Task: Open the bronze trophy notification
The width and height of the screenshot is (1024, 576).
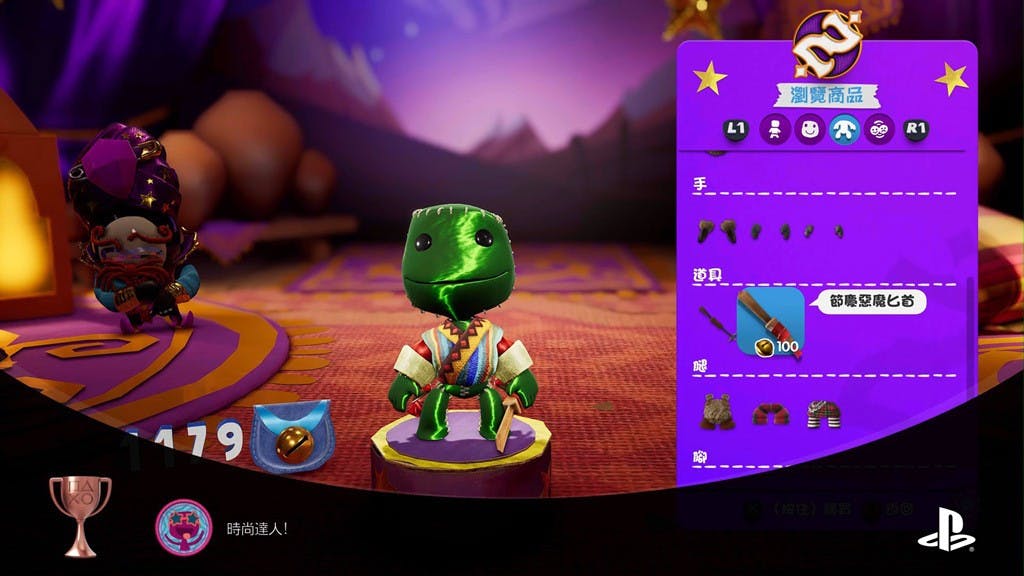Action: [x=80, y=514]
